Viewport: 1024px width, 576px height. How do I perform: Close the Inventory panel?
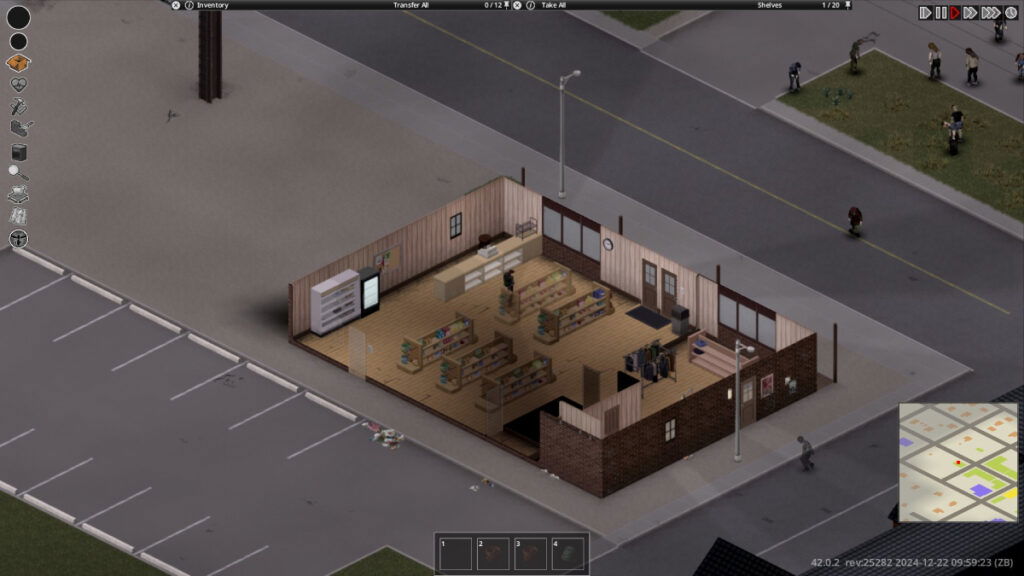(x=176, y=5)
